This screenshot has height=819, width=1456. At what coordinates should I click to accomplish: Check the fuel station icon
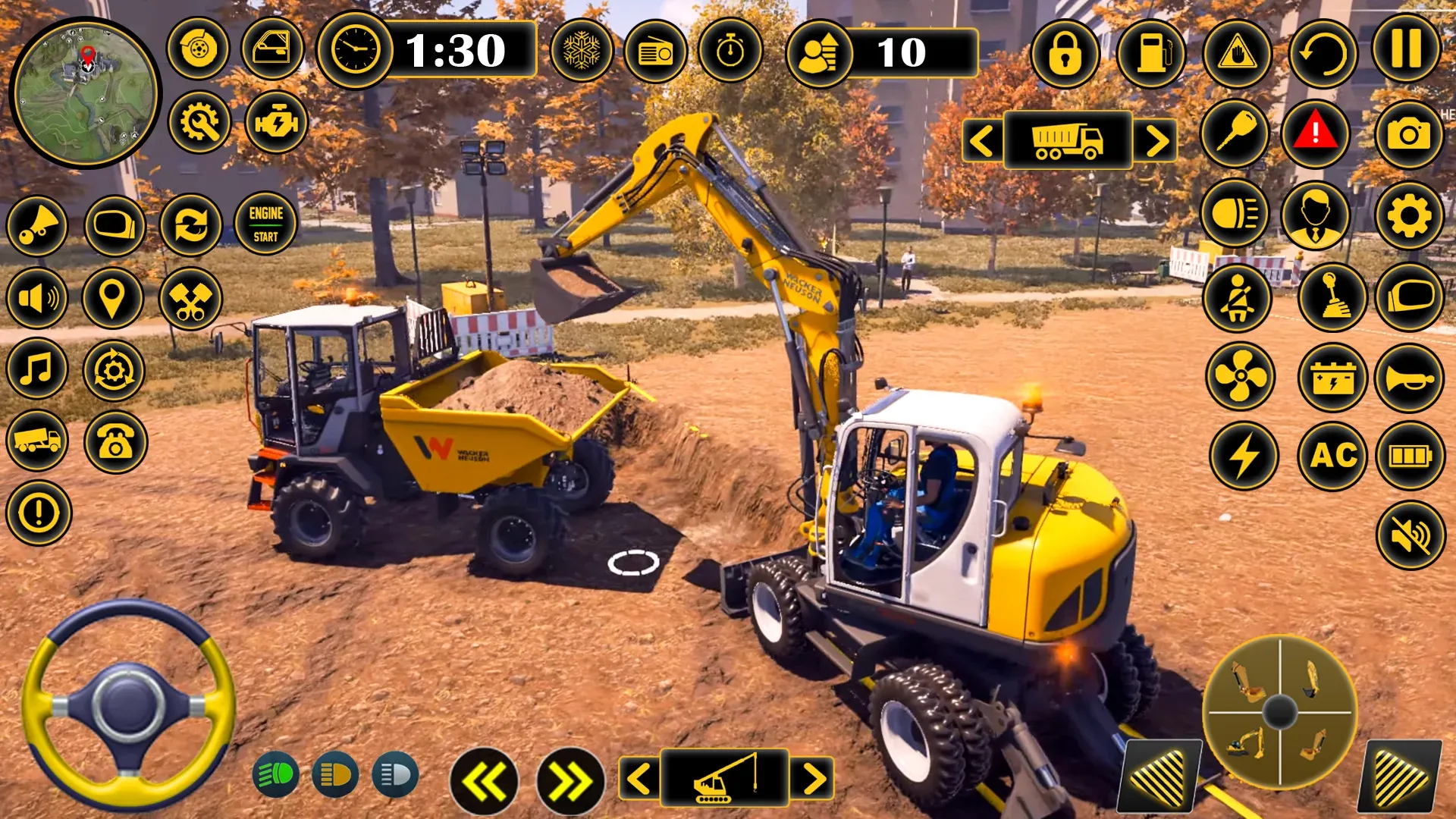1152,52
